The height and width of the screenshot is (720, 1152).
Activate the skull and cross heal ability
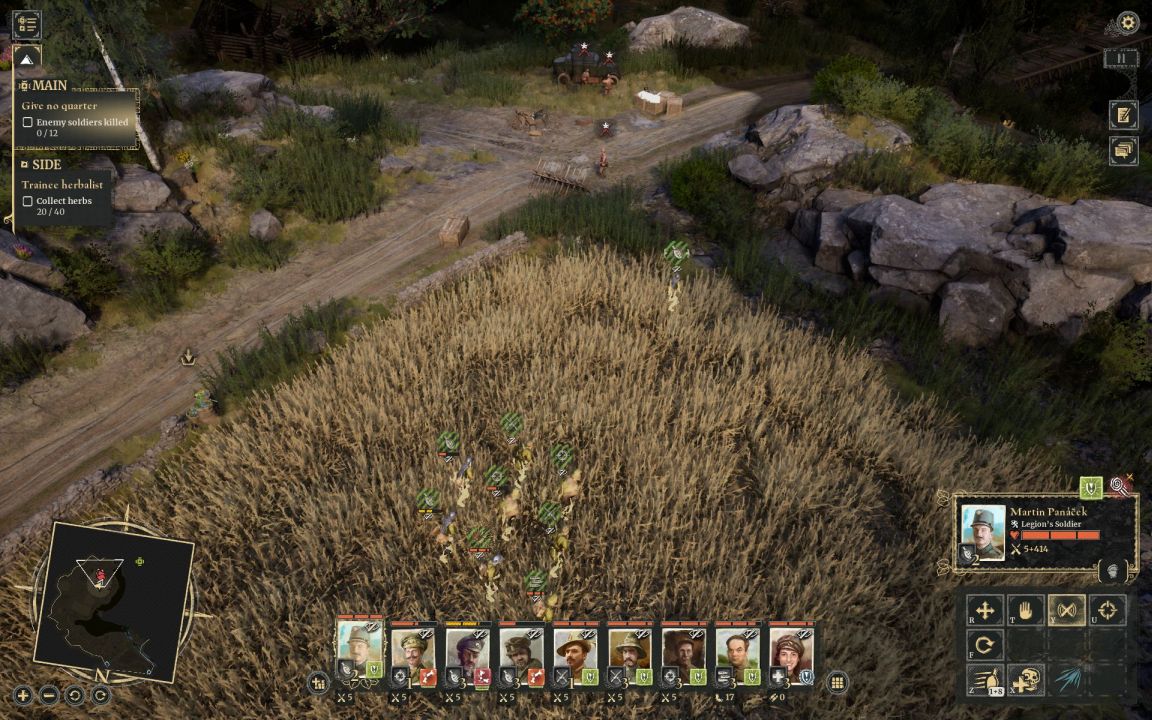tap(1026, 680)
